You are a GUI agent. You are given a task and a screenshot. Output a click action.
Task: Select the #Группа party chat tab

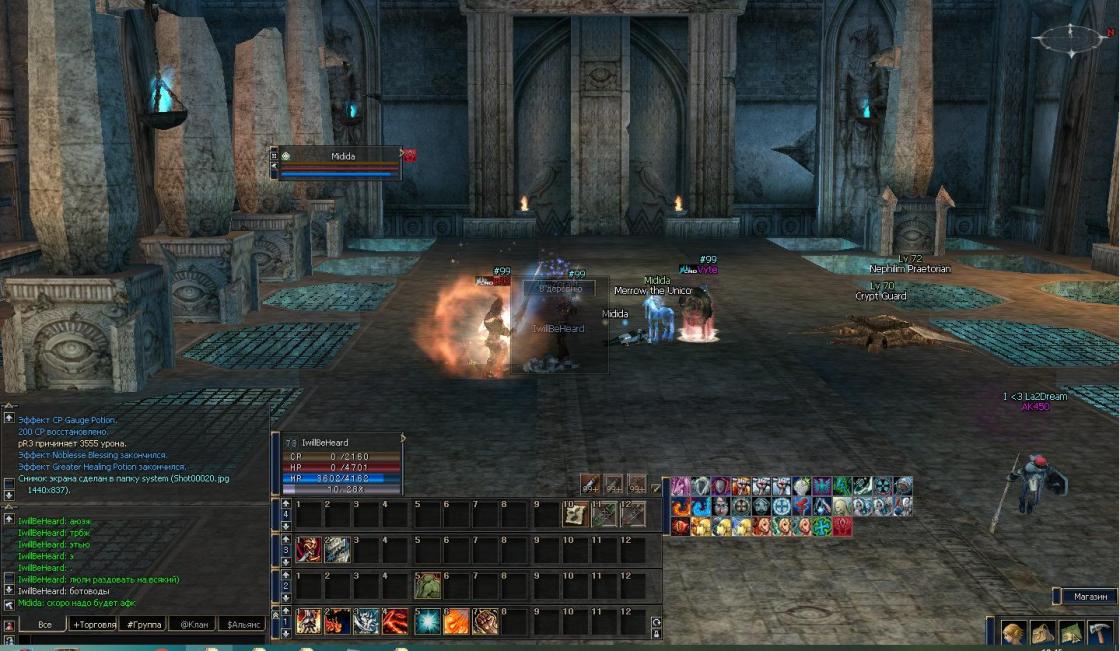tap(142, 624)
